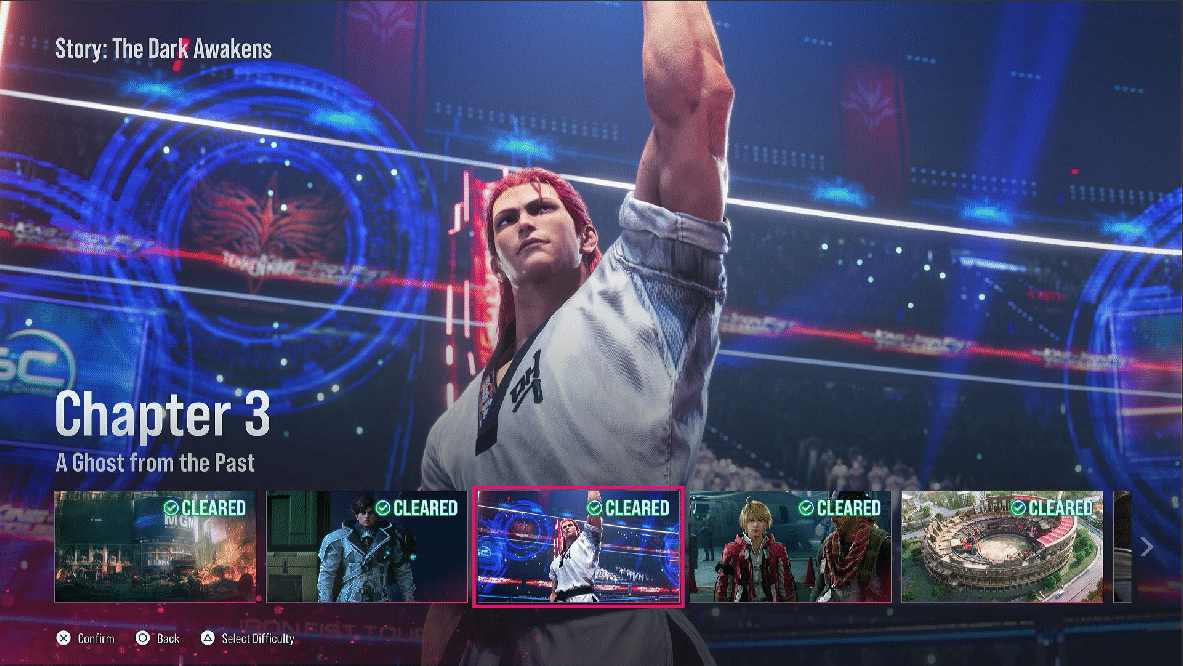Select the colosseum arena chapter thumbnail
The height and width of the screenshot is (666, 1183).
[1001, 546]
